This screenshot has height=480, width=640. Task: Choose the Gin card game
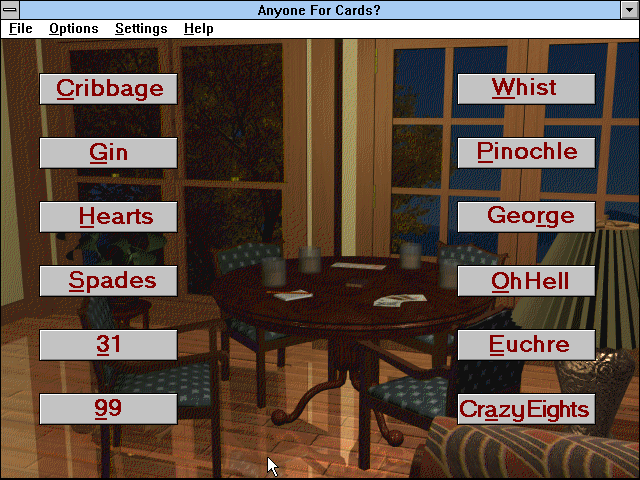click(109, 152)
